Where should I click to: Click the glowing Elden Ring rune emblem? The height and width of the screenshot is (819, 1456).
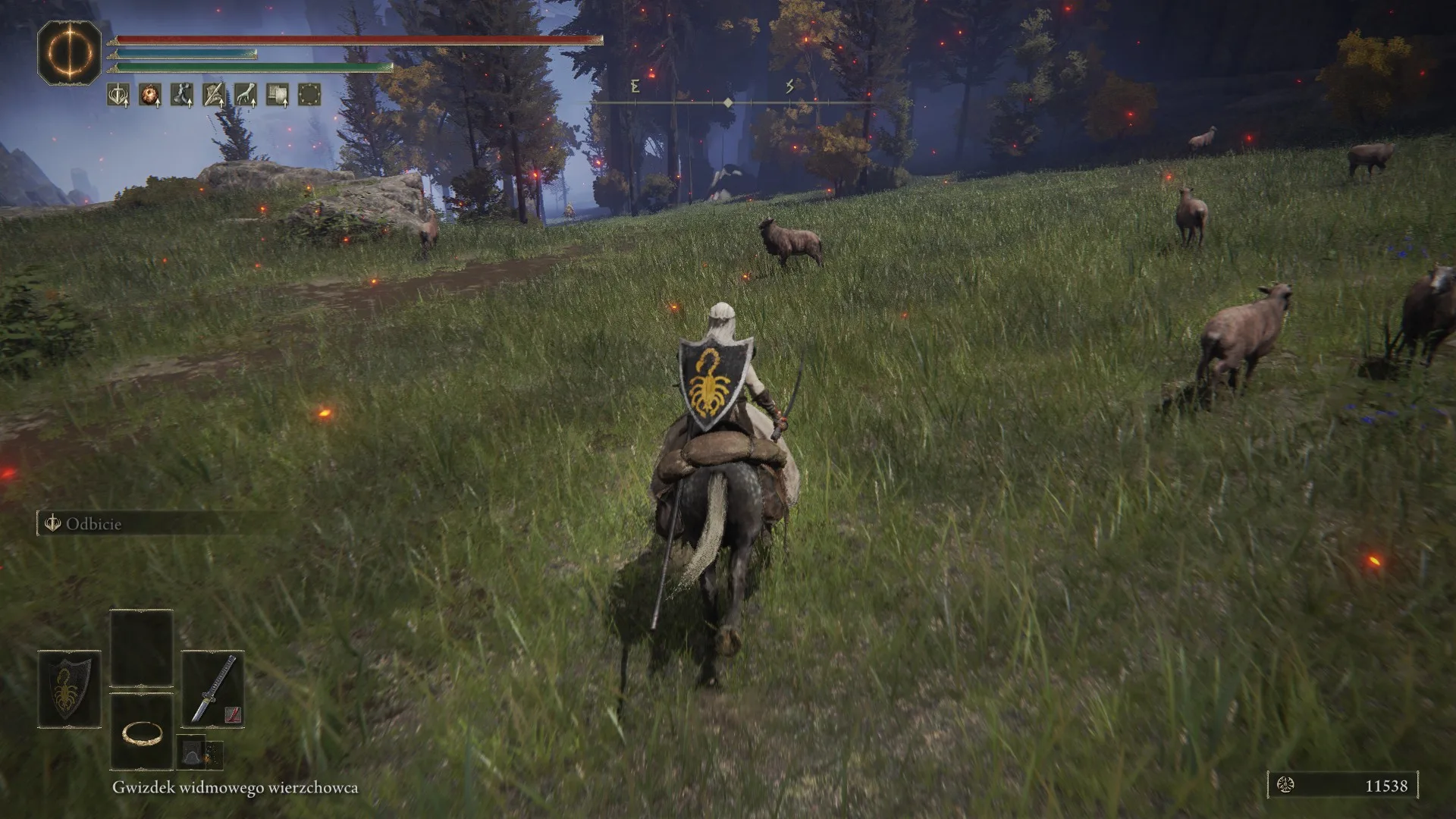point(70,52)
